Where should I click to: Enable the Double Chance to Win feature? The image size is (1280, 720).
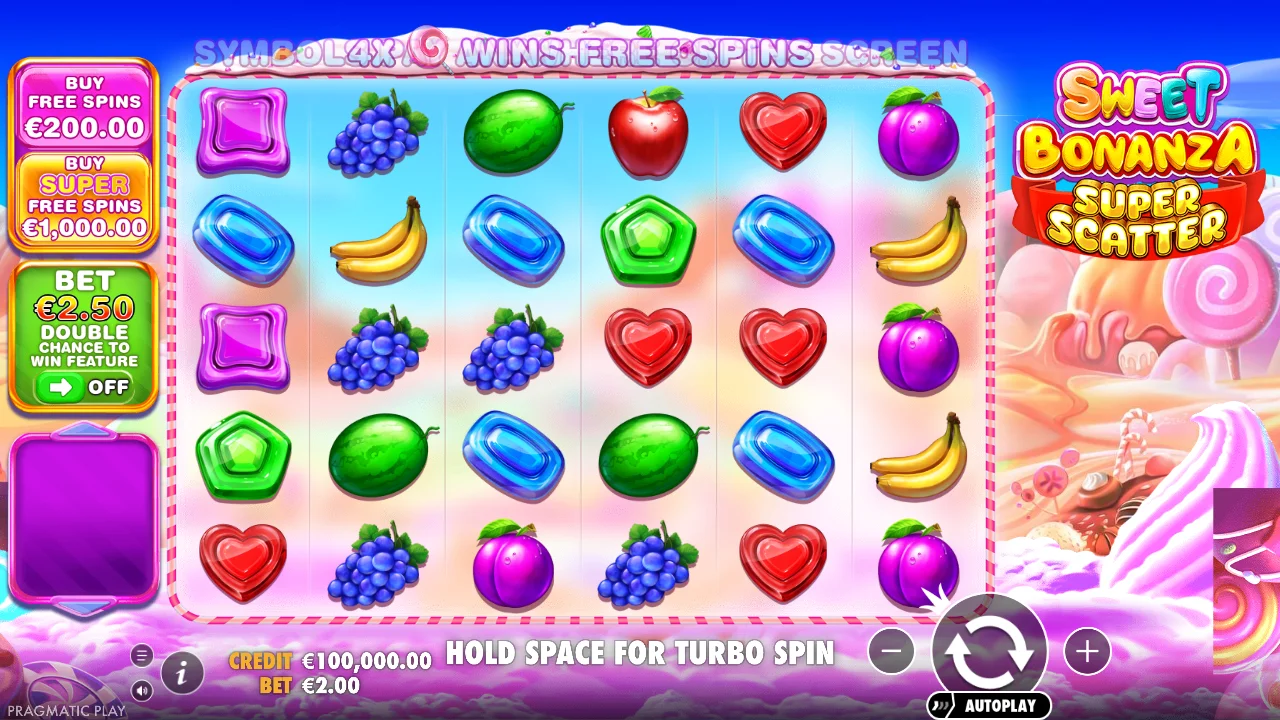pos(83,388)
